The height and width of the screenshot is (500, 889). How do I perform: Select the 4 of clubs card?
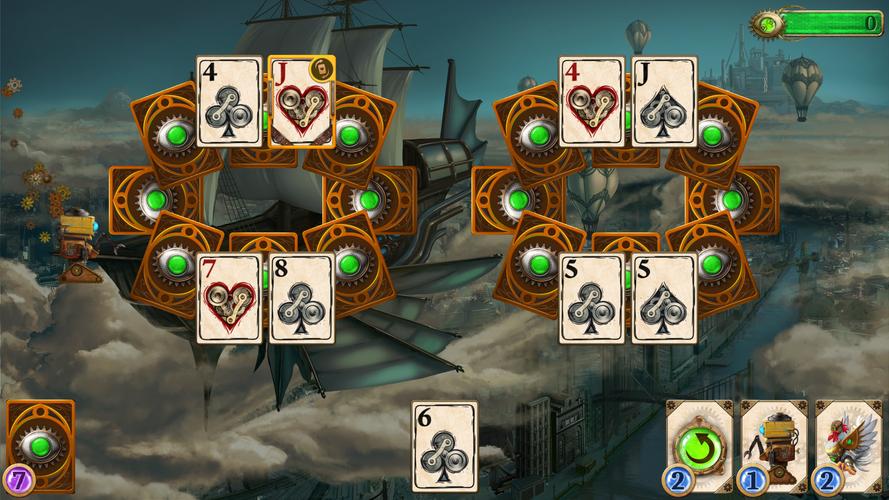tap(229, 101)
